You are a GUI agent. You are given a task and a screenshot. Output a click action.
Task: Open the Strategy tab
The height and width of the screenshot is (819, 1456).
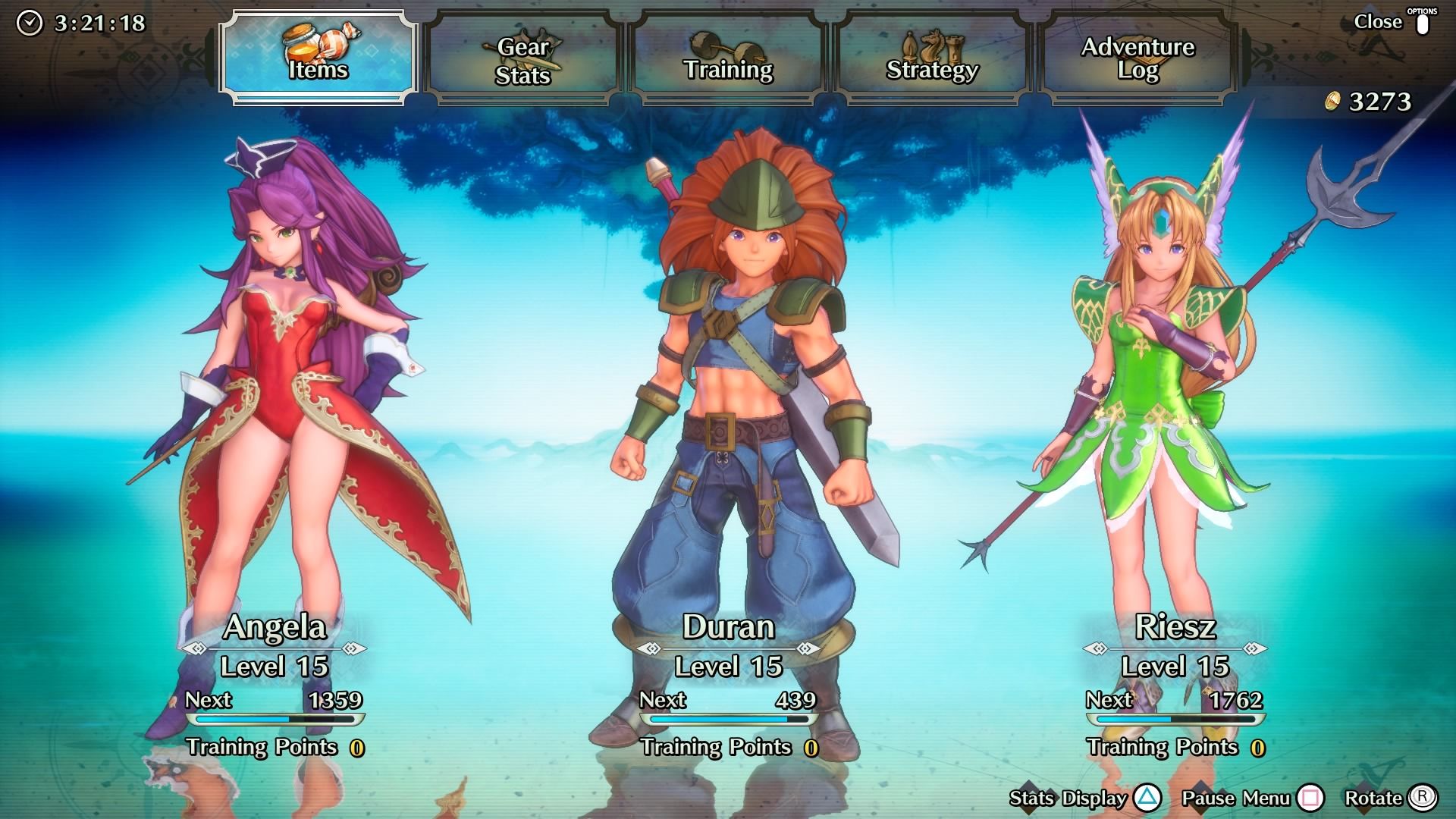pyautogui.click(x=933, y=60)
